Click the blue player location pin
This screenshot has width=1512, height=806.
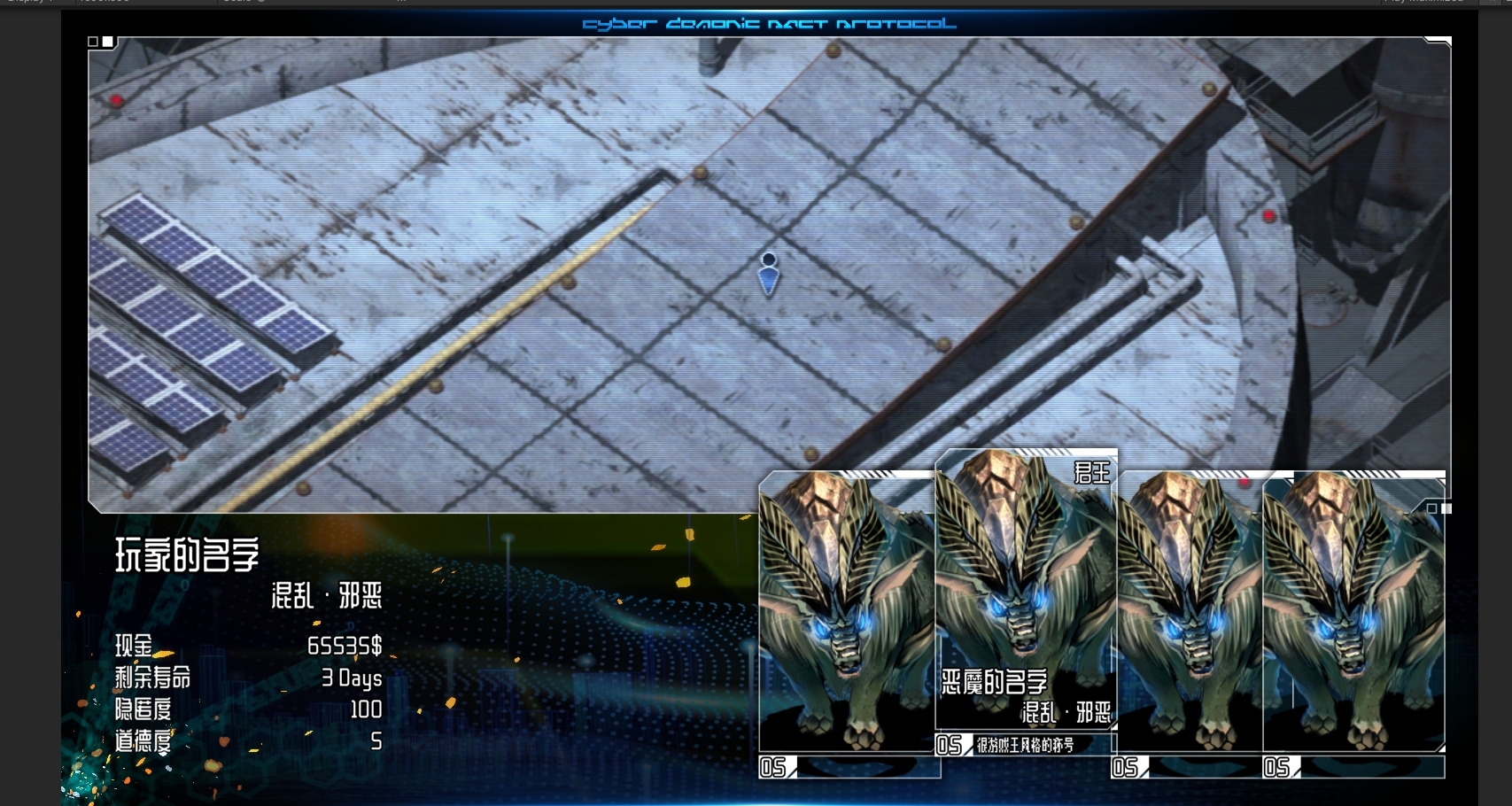click(x=769, y=274)
